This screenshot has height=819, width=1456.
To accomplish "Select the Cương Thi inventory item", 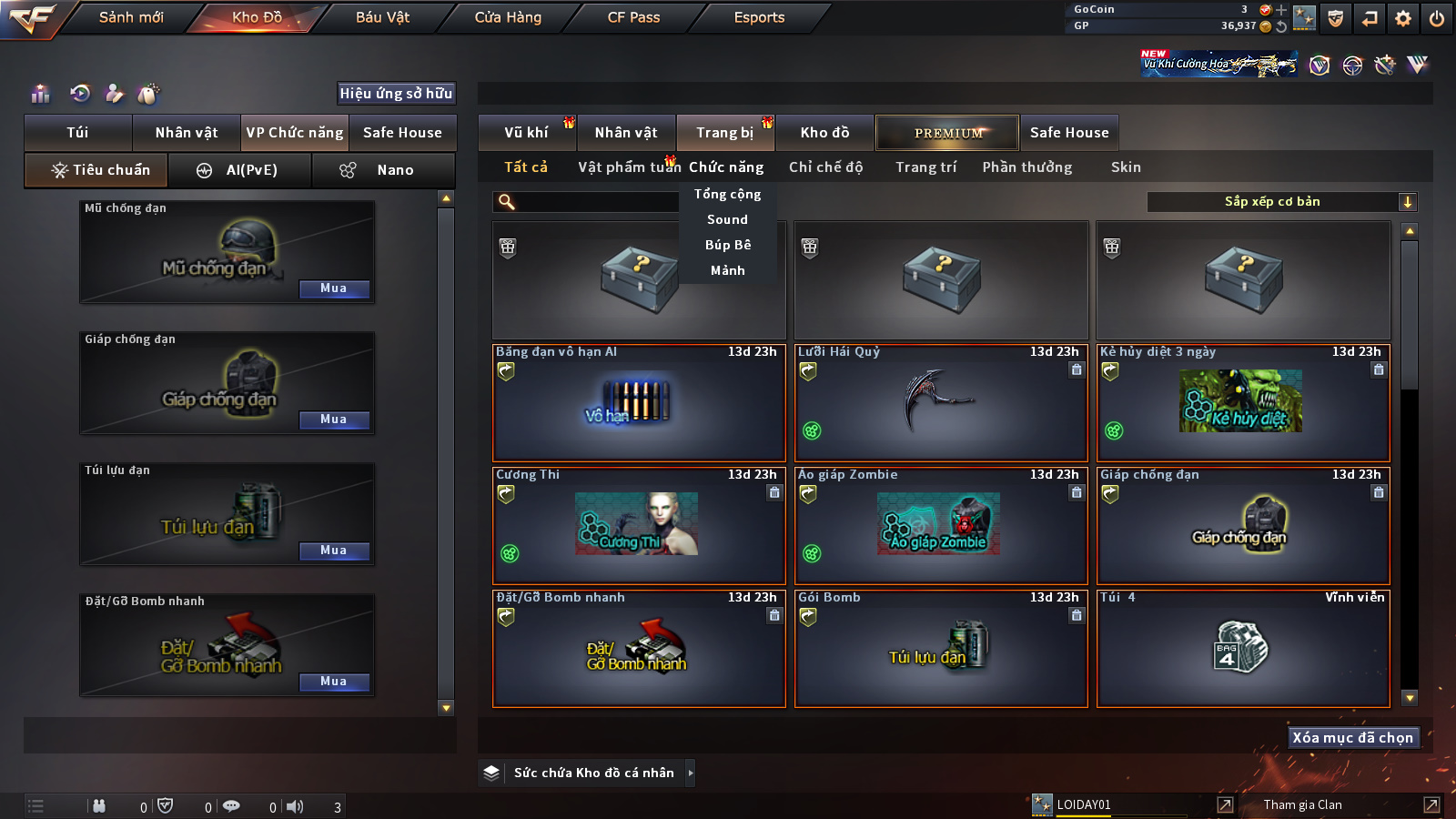I will click(x=639, y=525).
